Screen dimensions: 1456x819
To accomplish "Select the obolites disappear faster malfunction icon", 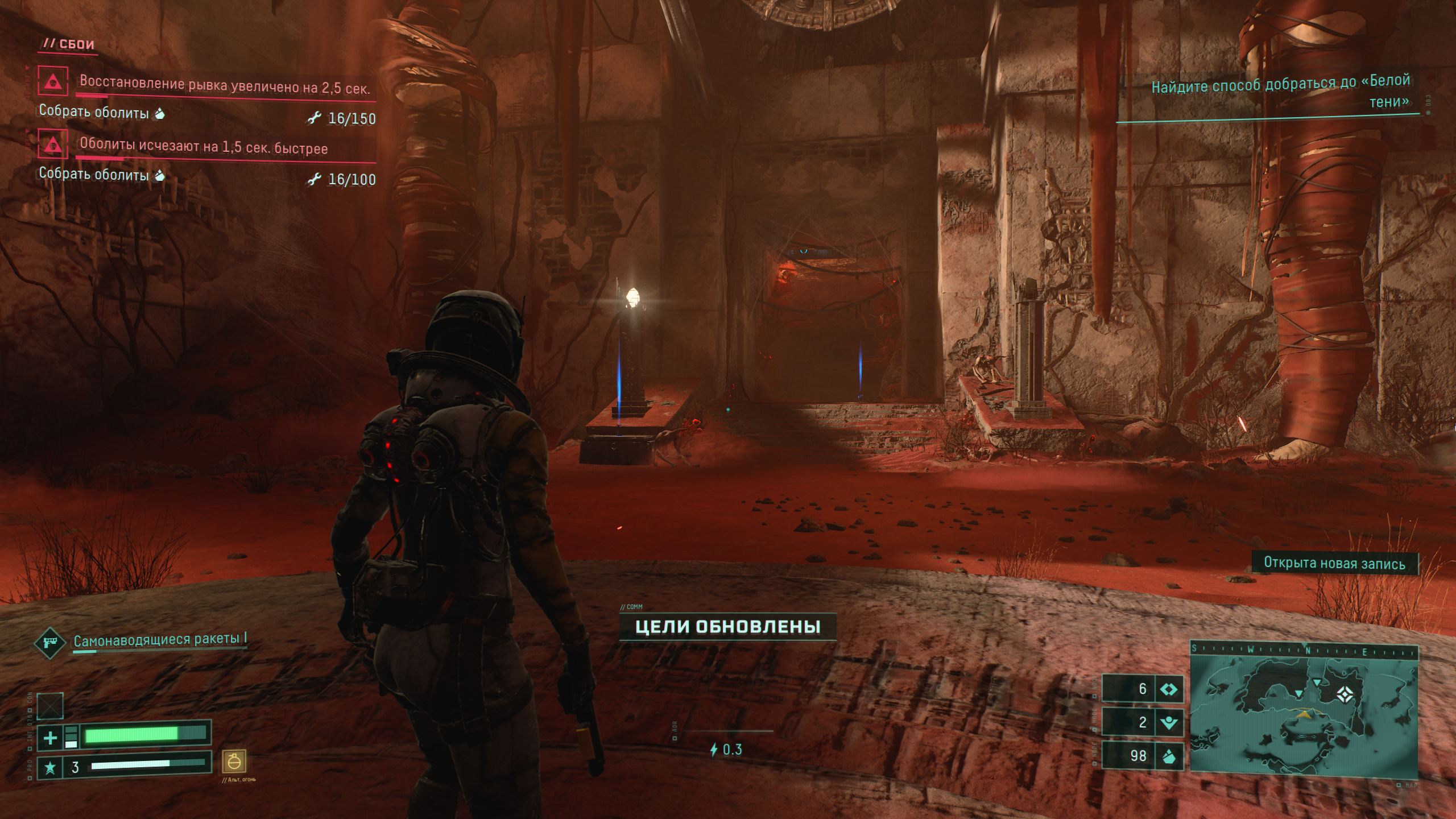I will (53, 143).
